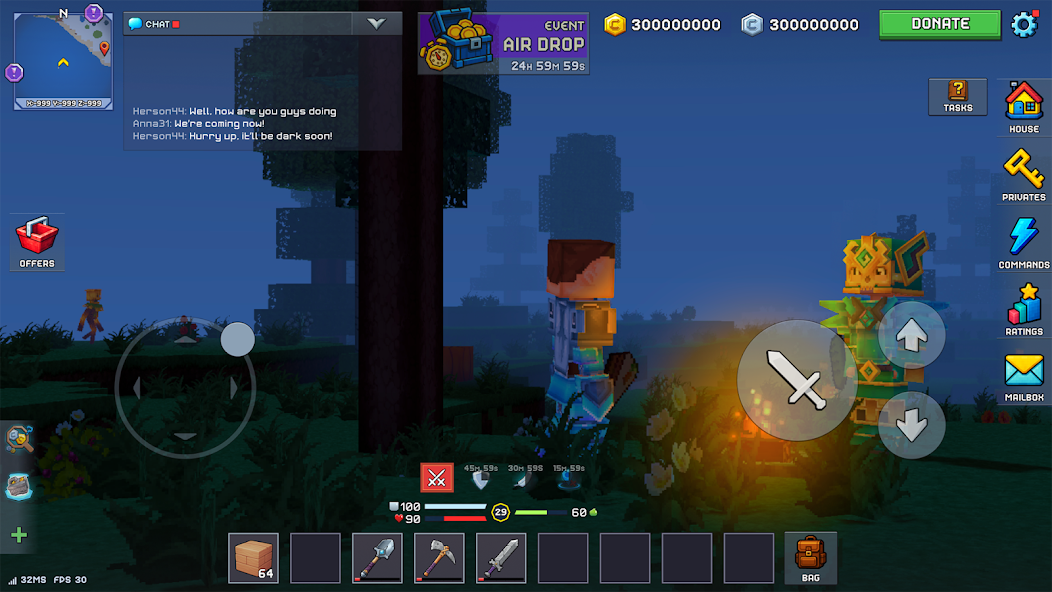Tap the green plus icon

19,535
